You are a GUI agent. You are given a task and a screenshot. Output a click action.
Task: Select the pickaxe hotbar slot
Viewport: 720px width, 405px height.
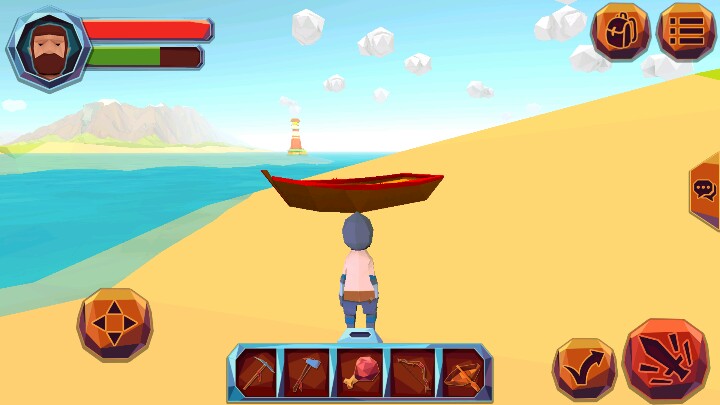point(256,373)
